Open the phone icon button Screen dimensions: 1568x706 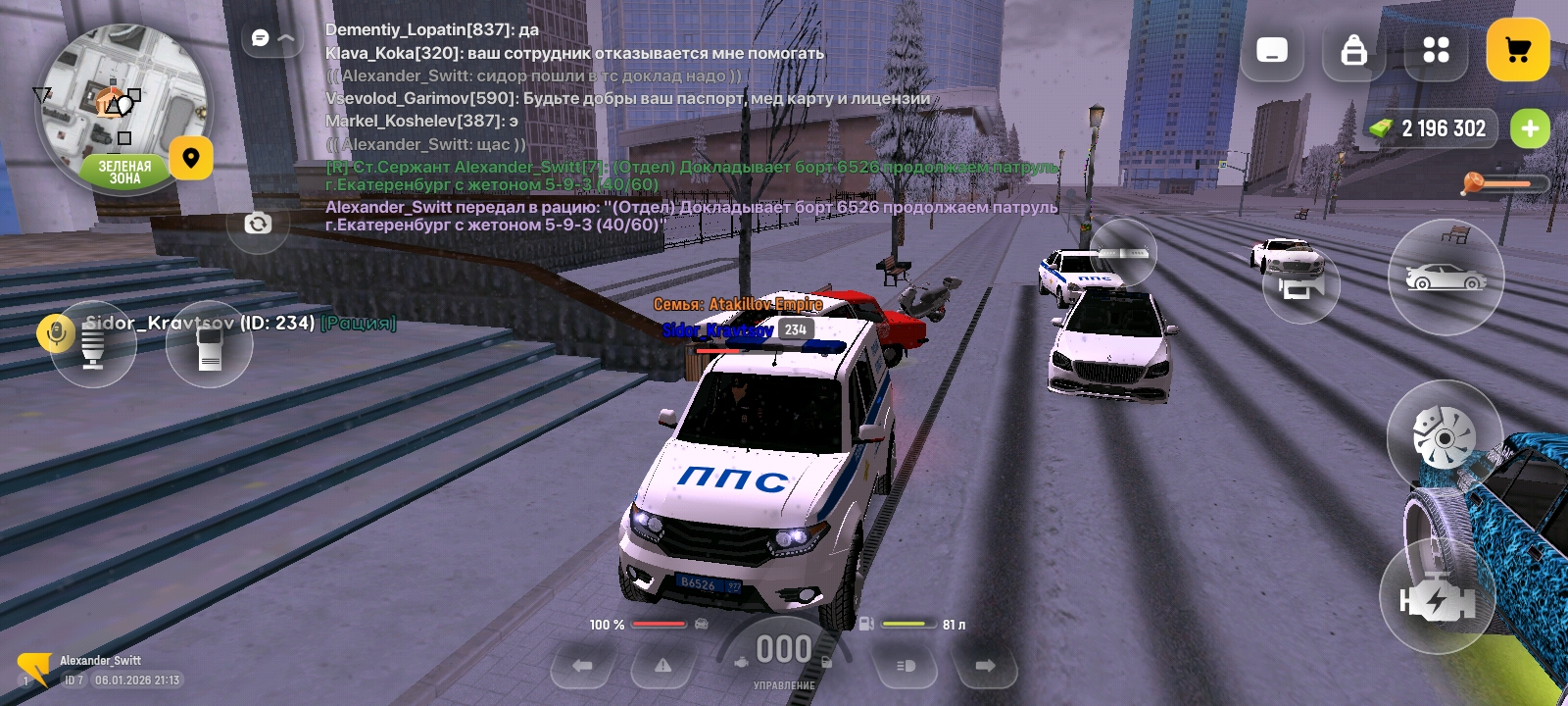coord(1272,50)
